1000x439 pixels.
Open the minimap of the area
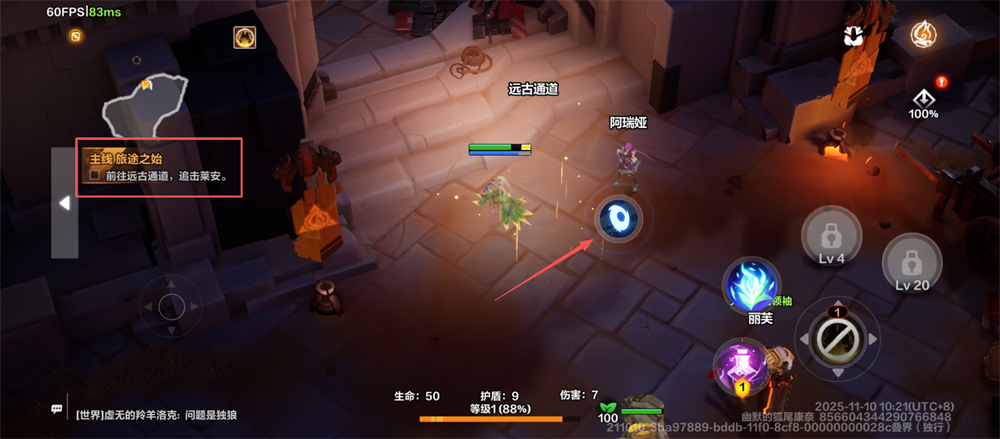tap(145, 103)
